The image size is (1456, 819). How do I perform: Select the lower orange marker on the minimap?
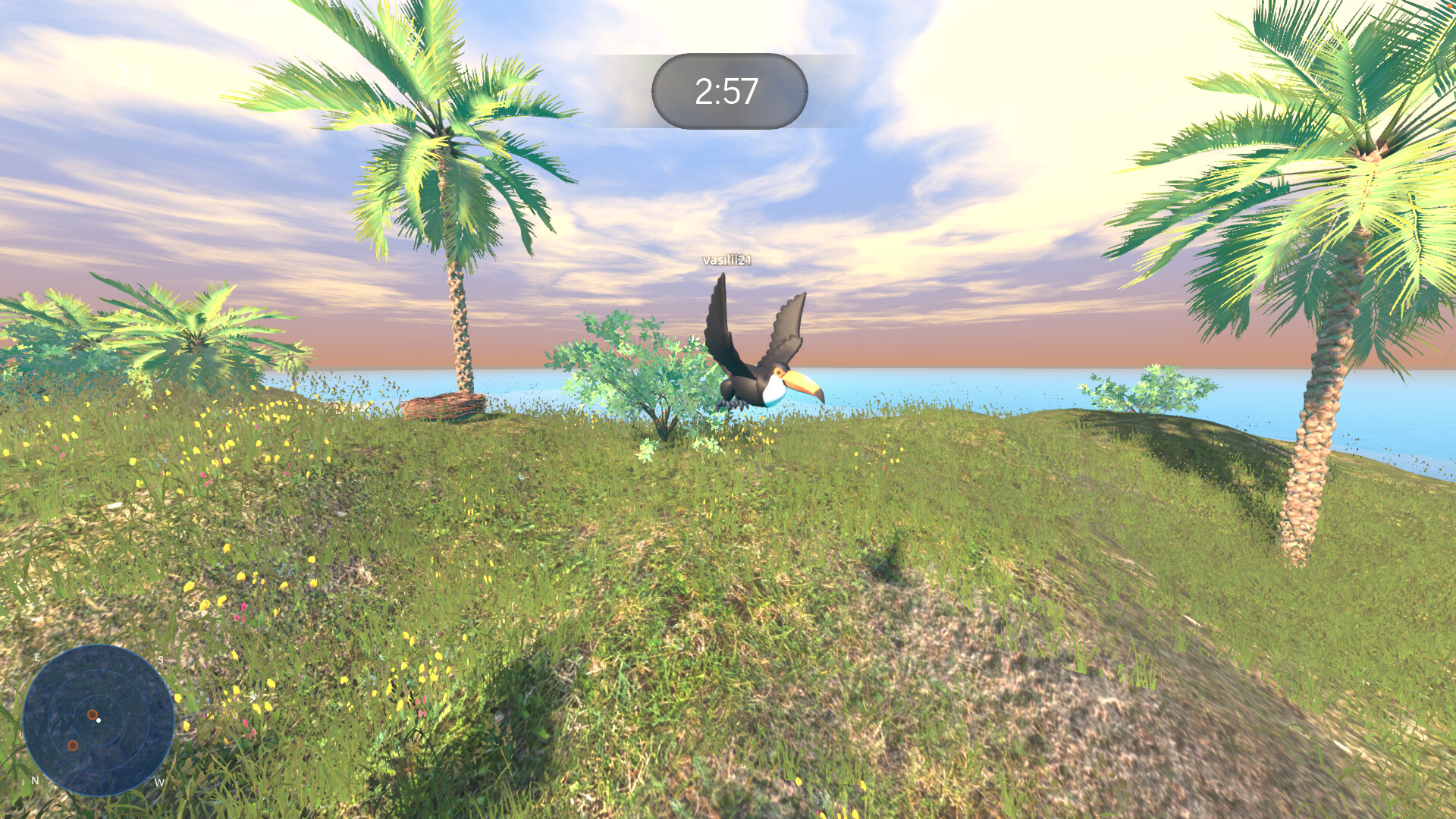[73, 745]
